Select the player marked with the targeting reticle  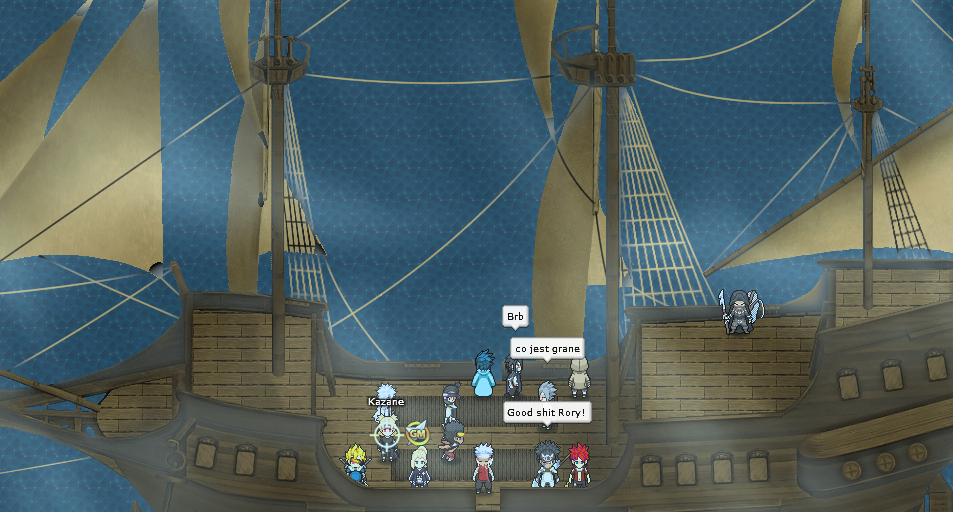pyautogui.click(x=387, y=435)
